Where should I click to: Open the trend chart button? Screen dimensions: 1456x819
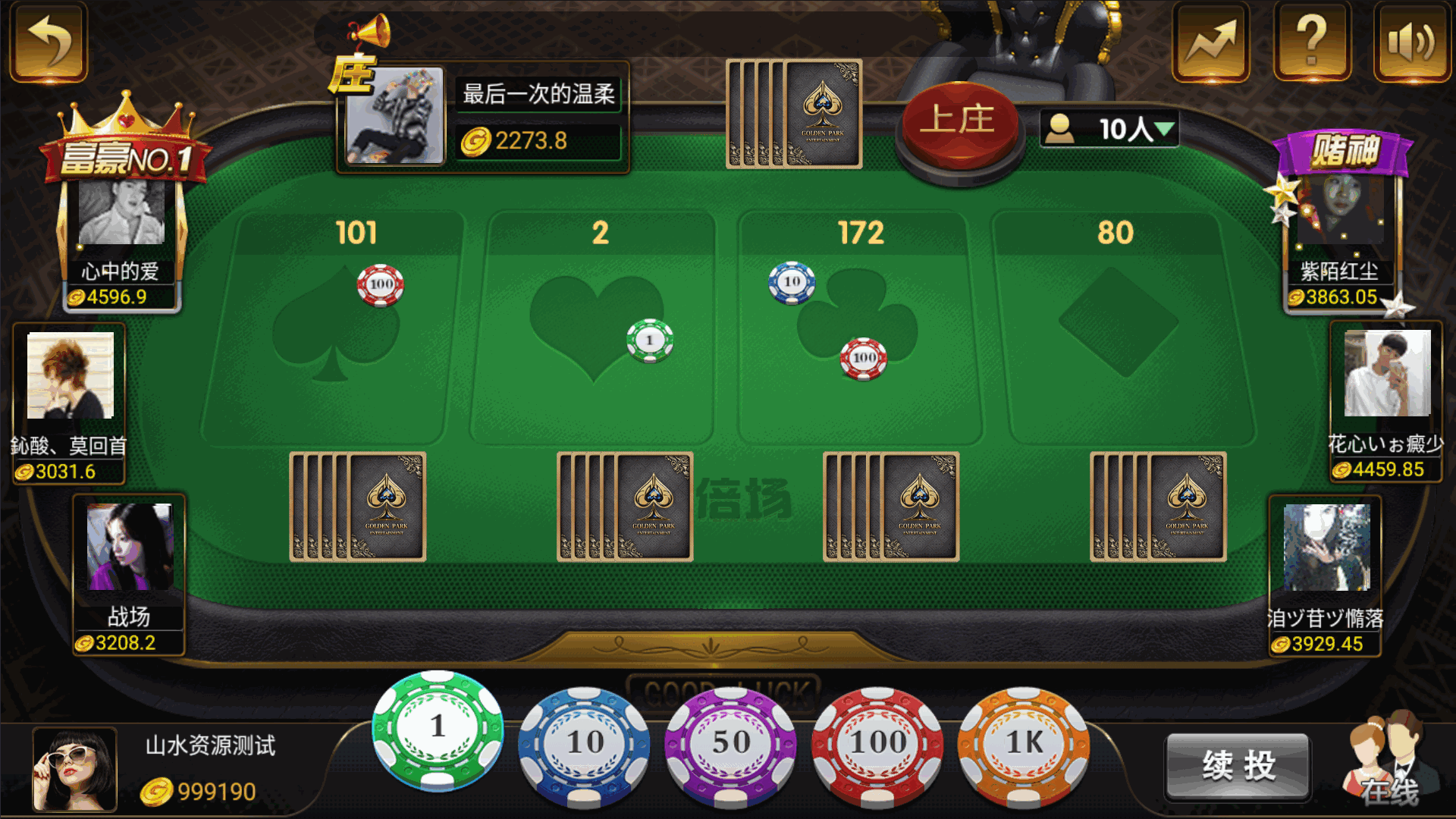tap(1210, 42)
